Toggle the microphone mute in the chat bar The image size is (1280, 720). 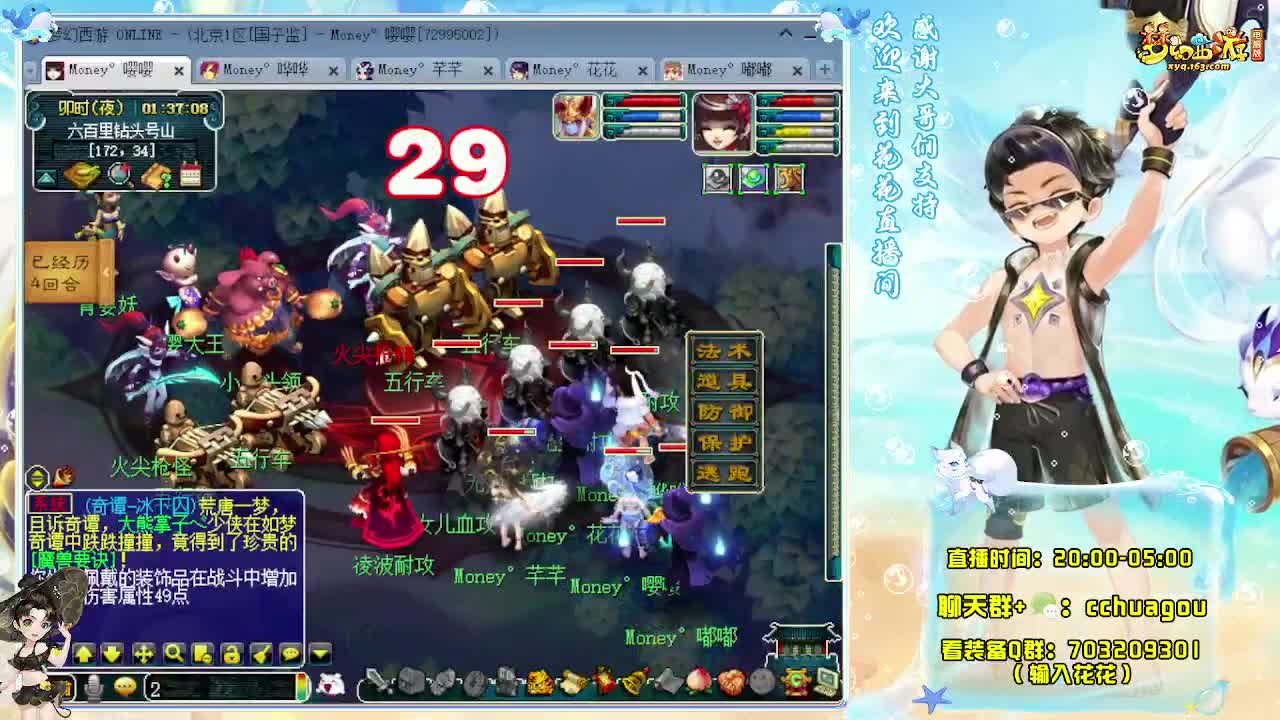pyautogui.click(x=93, y=687)
